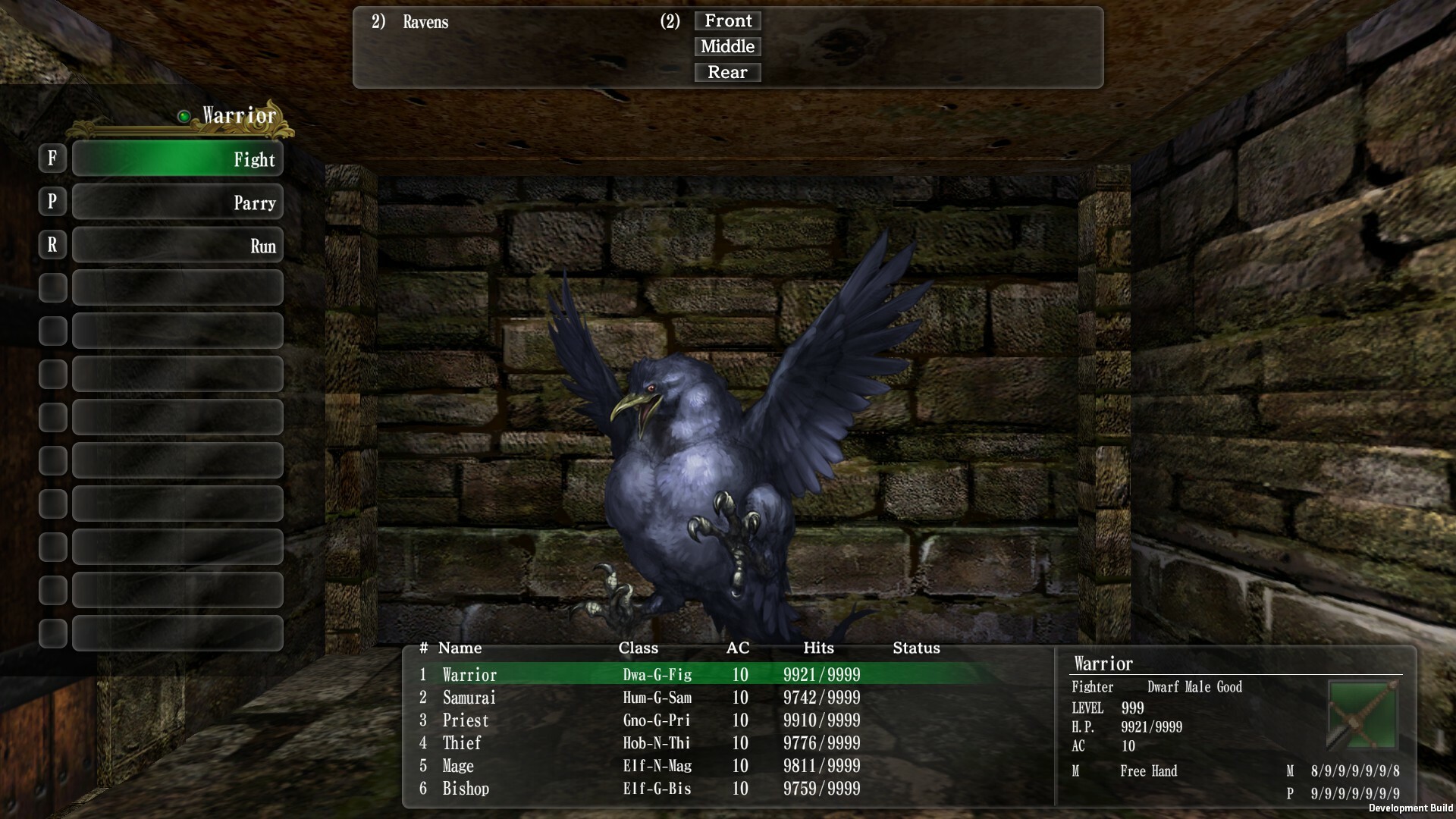
Task: Select the Samurai party member row
Action: [x=531, y=698]
